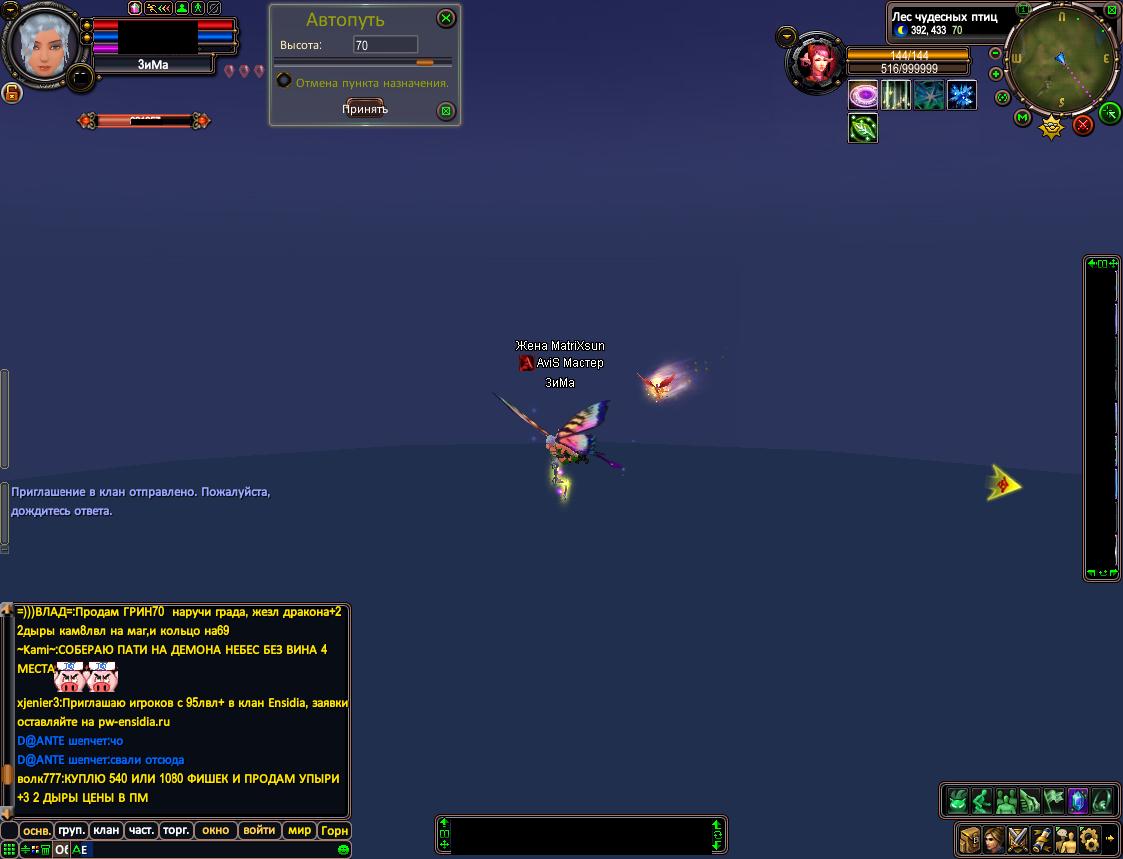Switch chat to the мир tab
This screenshot has height=859, width=1123.
click(299, 830)
